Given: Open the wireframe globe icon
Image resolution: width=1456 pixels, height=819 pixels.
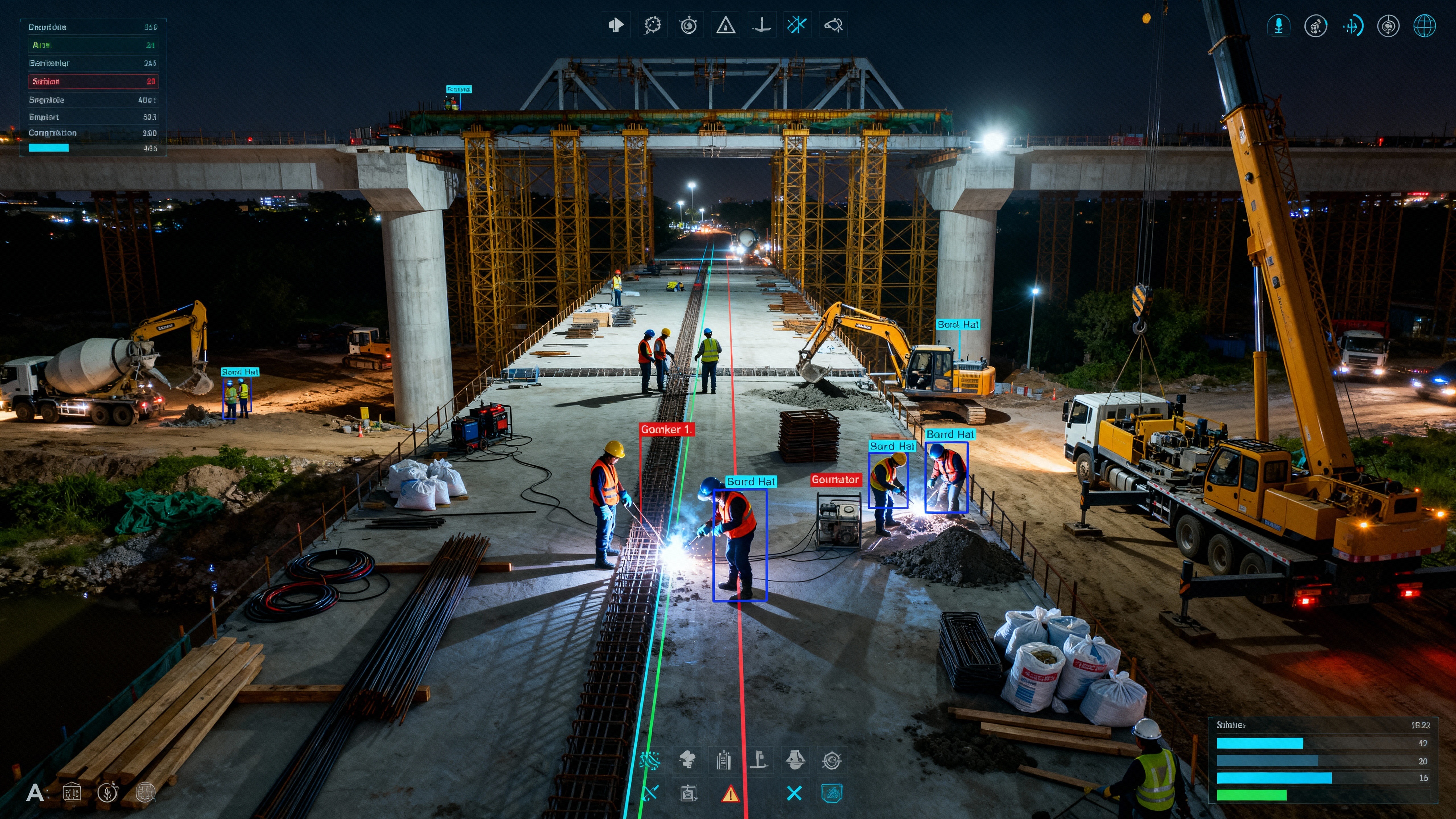Looking at the screenshot, I should coord(1424,26).
